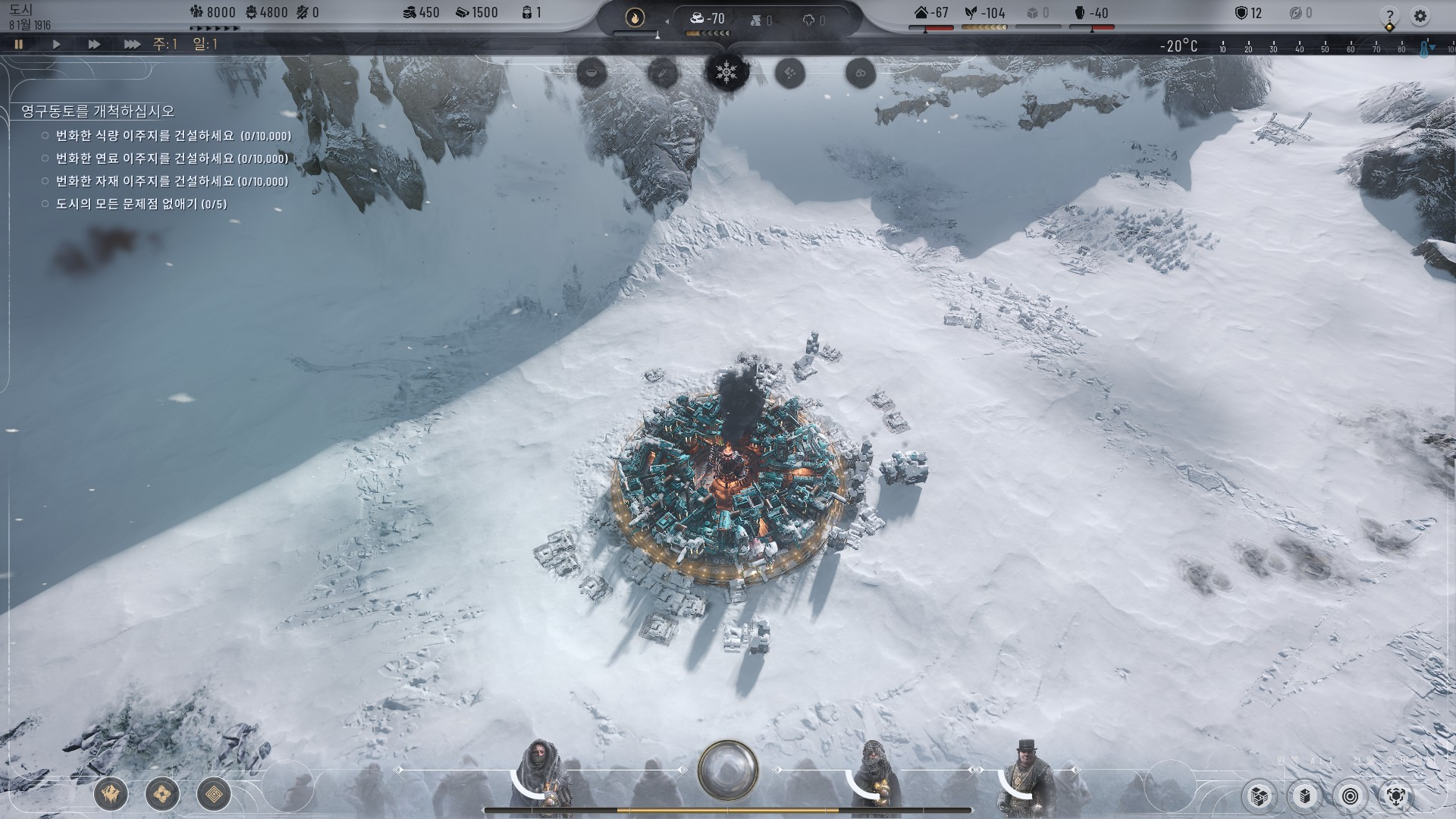The image size is (1456, 819).
Task: Select the snowflake frostbreaking tool
Action: [727, 73]
